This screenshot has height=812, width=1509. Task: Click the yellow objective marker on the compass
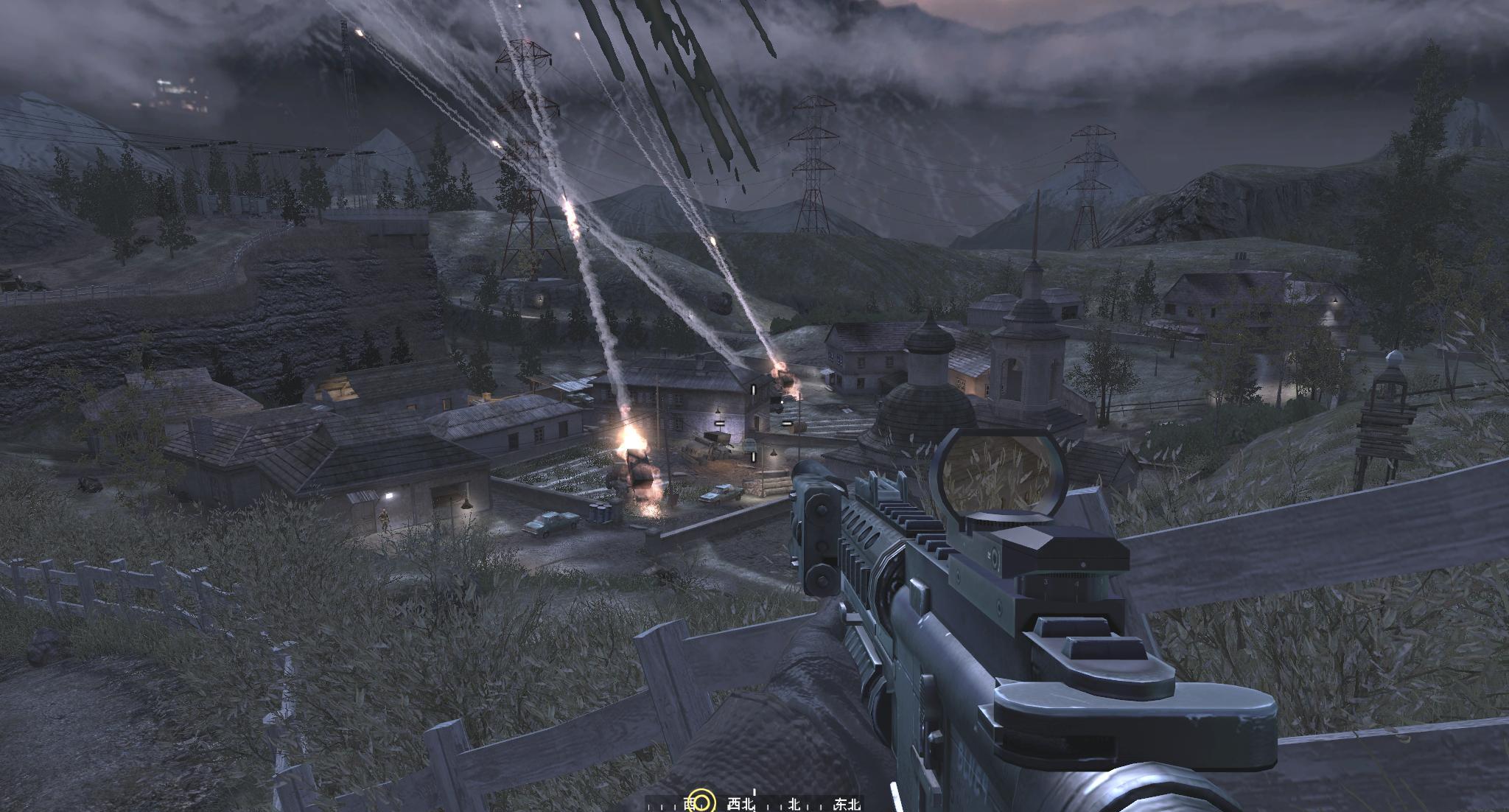(x=704, y=802)
